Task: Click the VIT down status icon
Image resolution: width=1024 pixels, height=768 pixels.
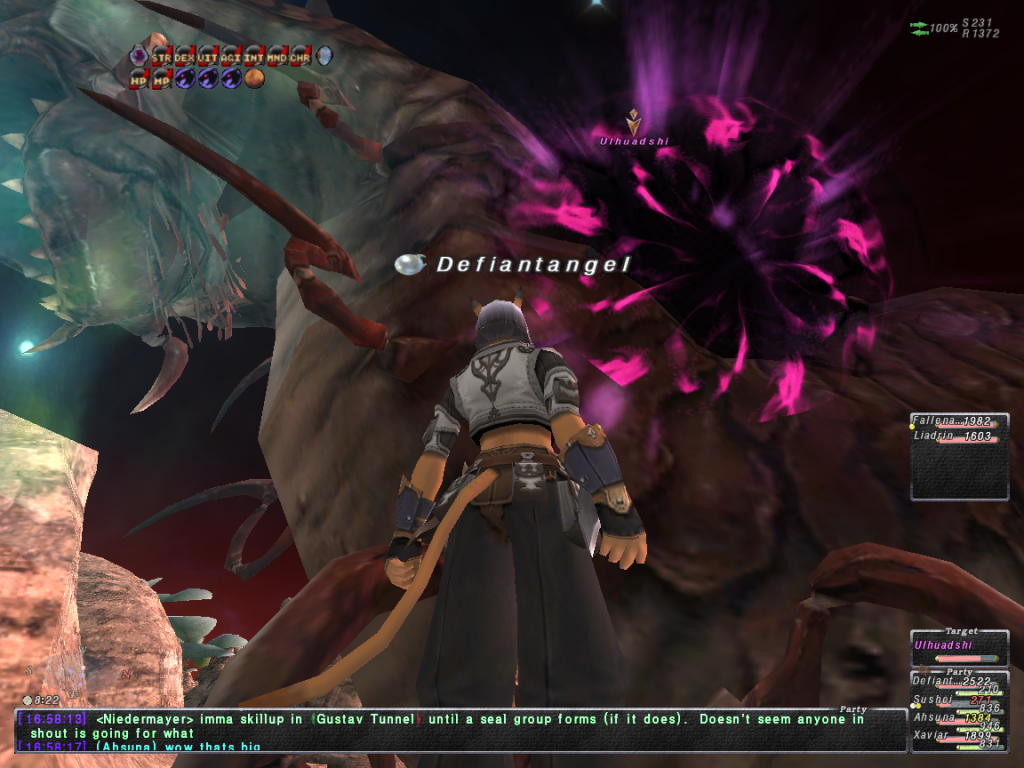Action: [208, 56]
